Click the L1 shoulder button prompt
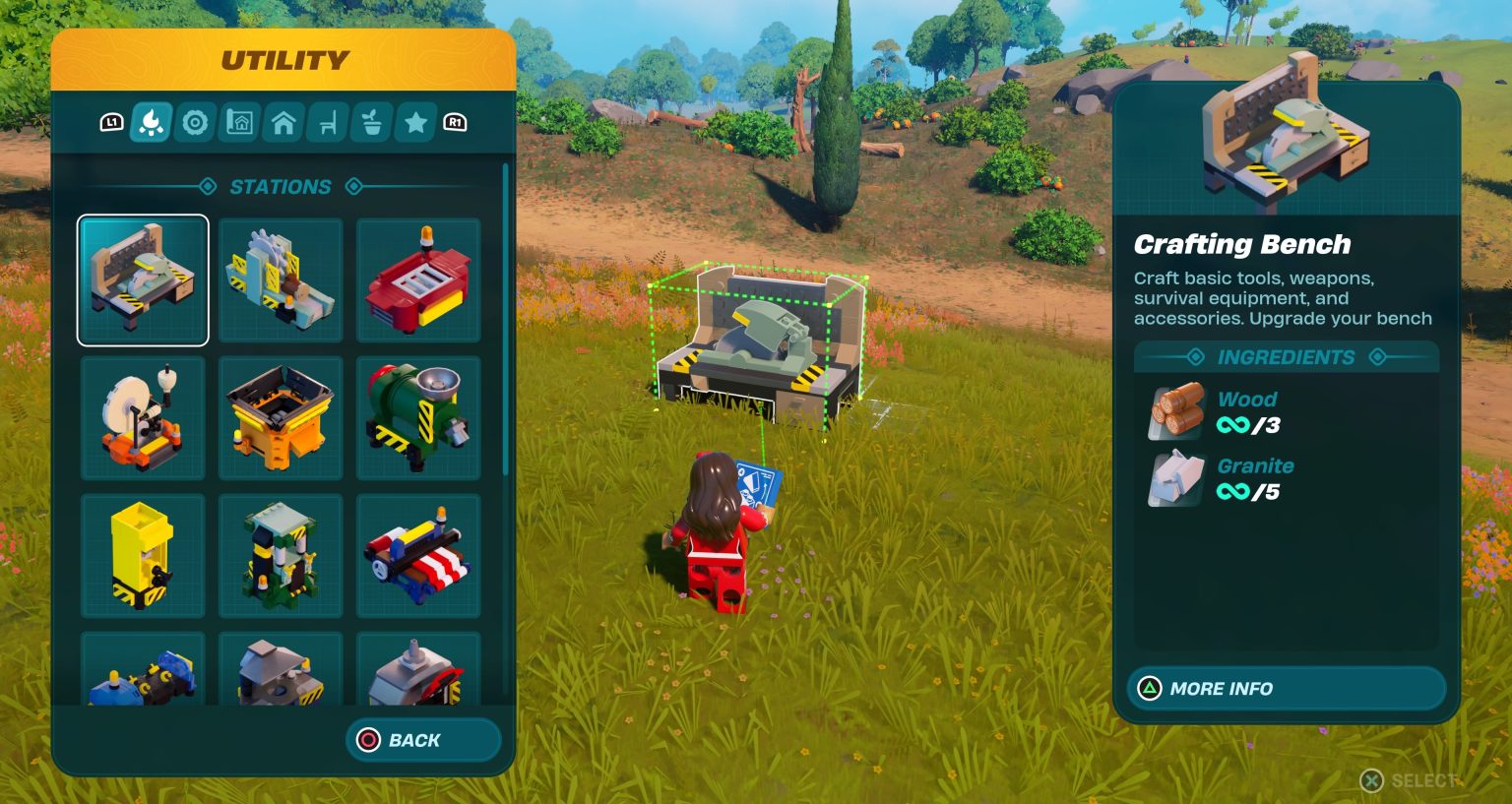The image size is (1512, 804). (112, 122)
